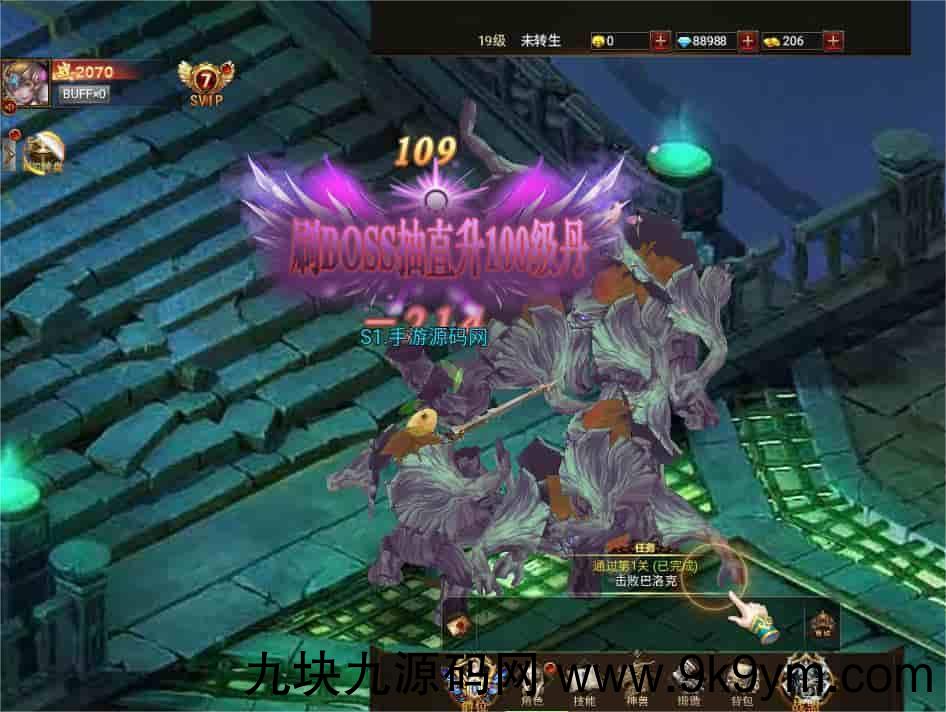Toggle the sound speaker icon under the avatar

click(x=8, y=107)
